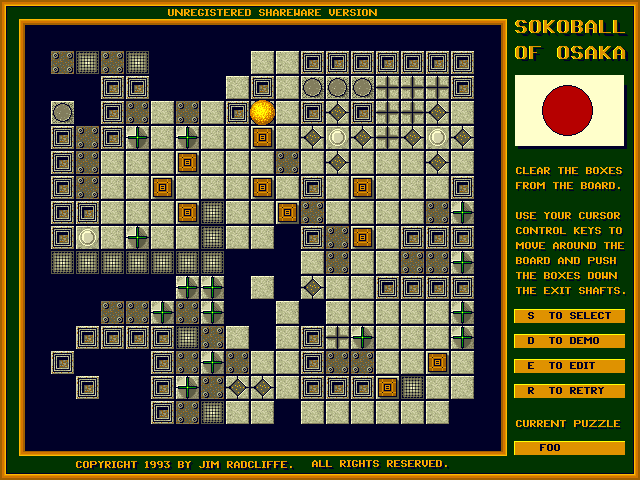
Task: Restart the puzzle using R TO RETRY
Action: pyautogui.click(x=569, y=391)
